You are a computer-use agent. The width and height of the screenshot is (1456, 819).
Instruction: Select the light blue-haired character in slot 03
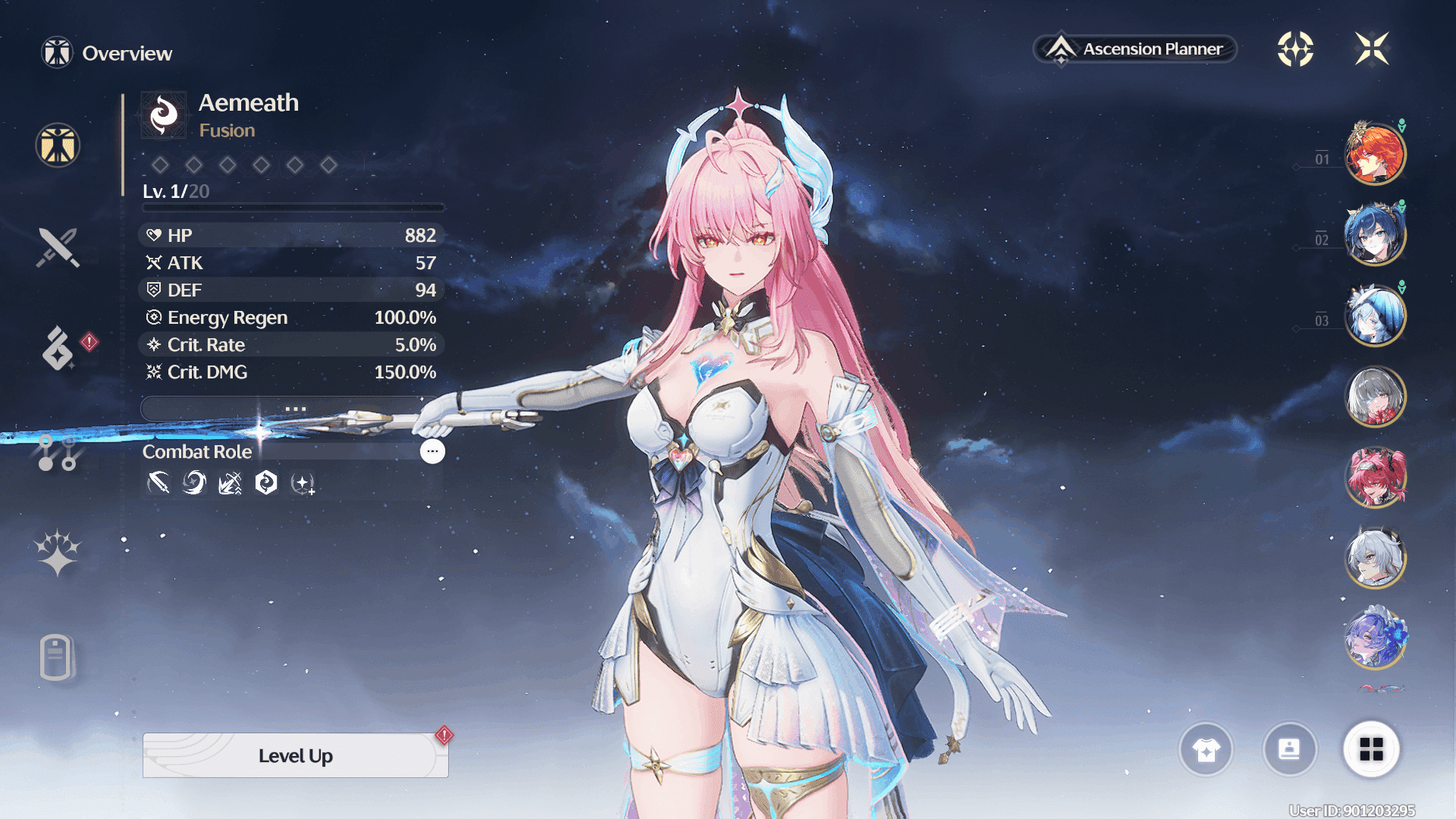(x=1374, y=315)
